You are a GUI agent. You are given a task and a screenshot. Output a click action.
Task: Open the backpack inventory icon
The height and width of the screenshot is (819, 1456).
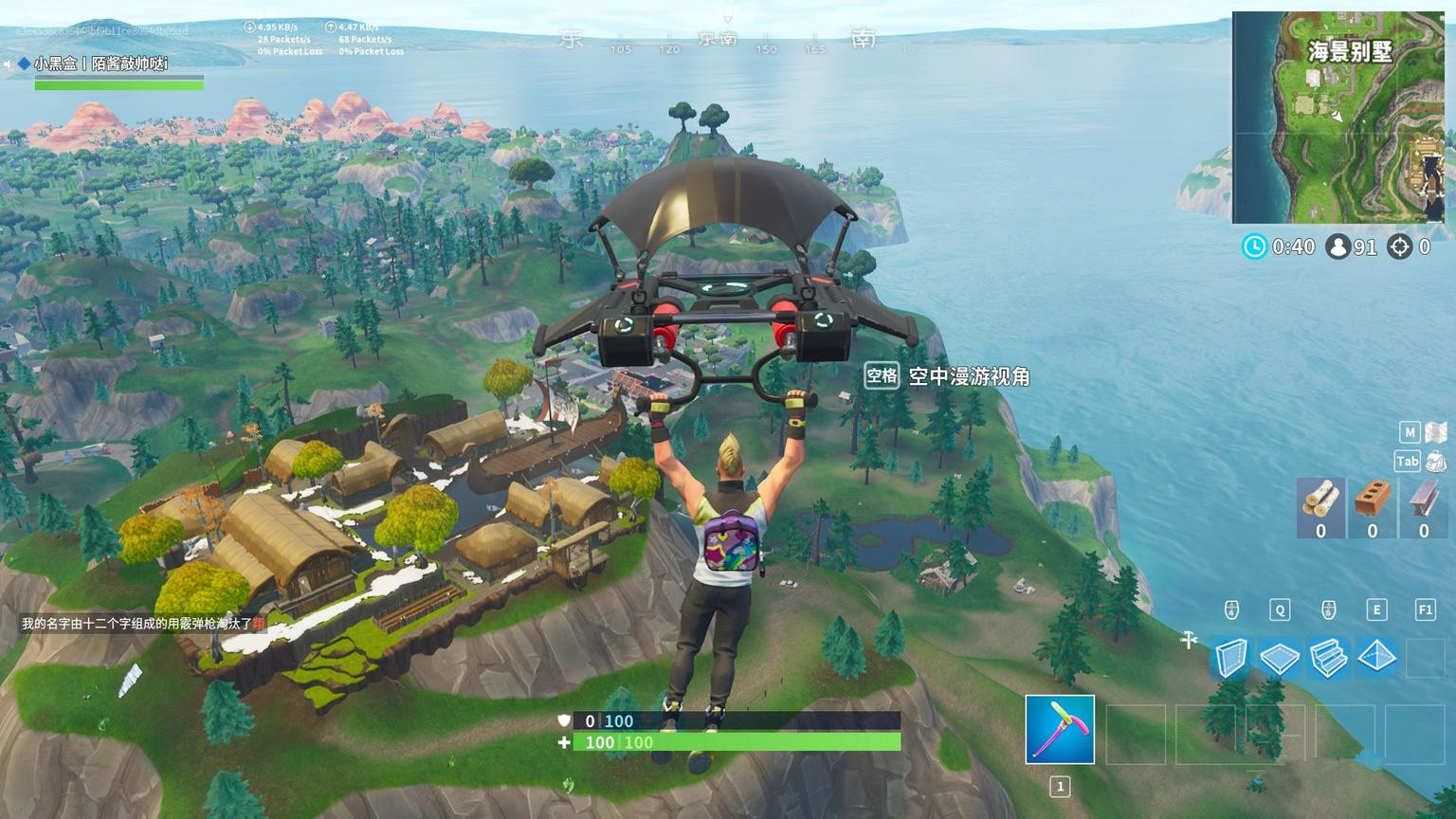tap(1436, 462)
